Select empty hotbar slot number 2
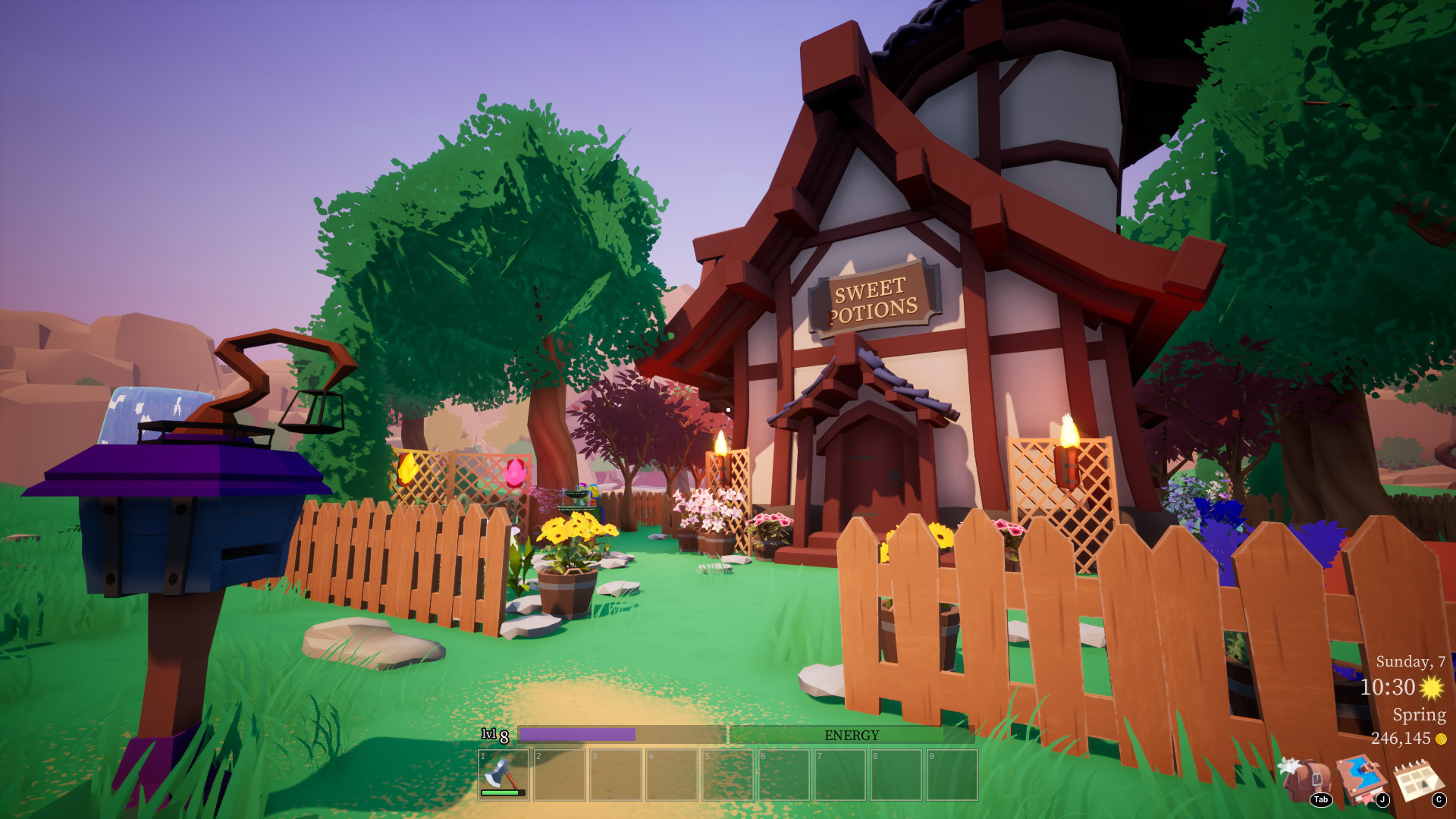This screenshot has width=1456, height=819. tap(560, 774)
